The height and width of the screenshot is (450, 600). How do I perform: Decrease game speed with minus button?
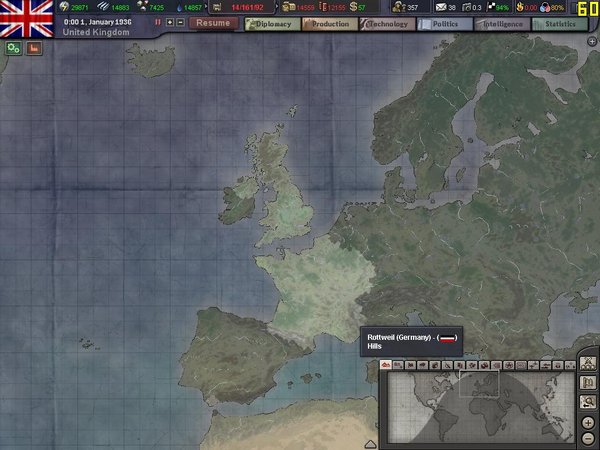tap(180, 22)
